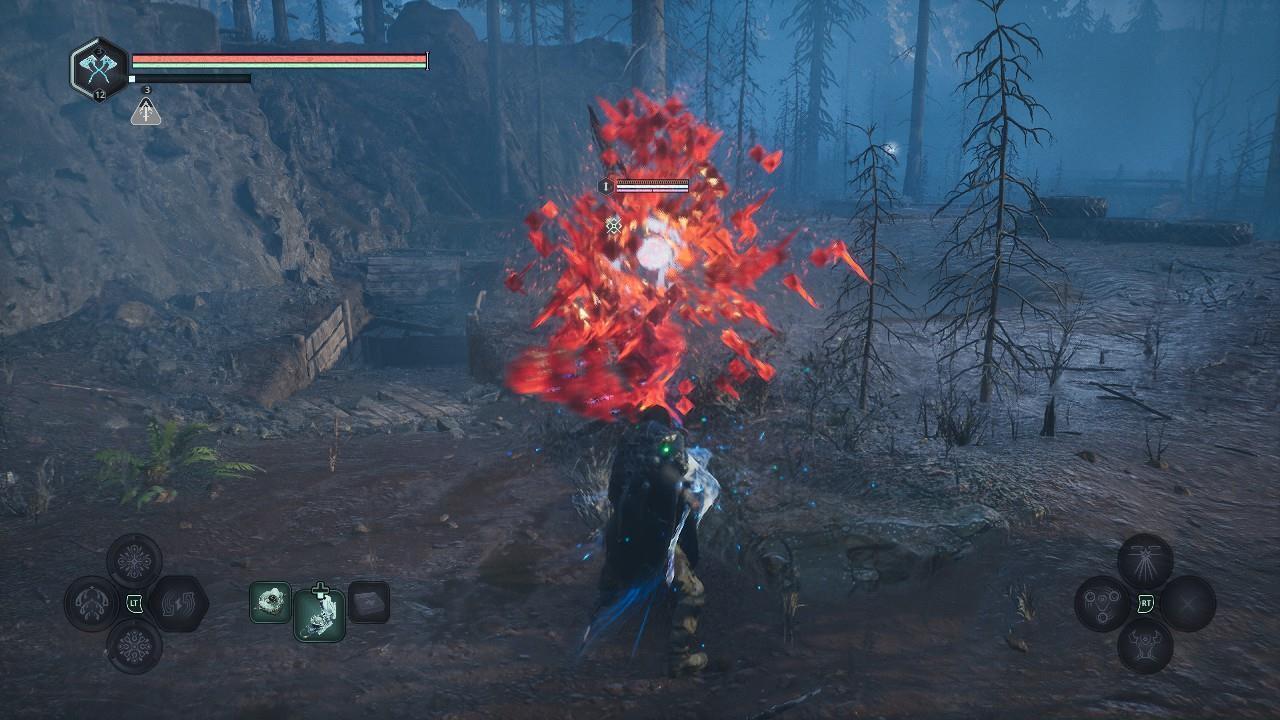Click the hexagonal lightning rune spell slot
This screenshot has height=720, width=1280.
[x=179, y=604]
